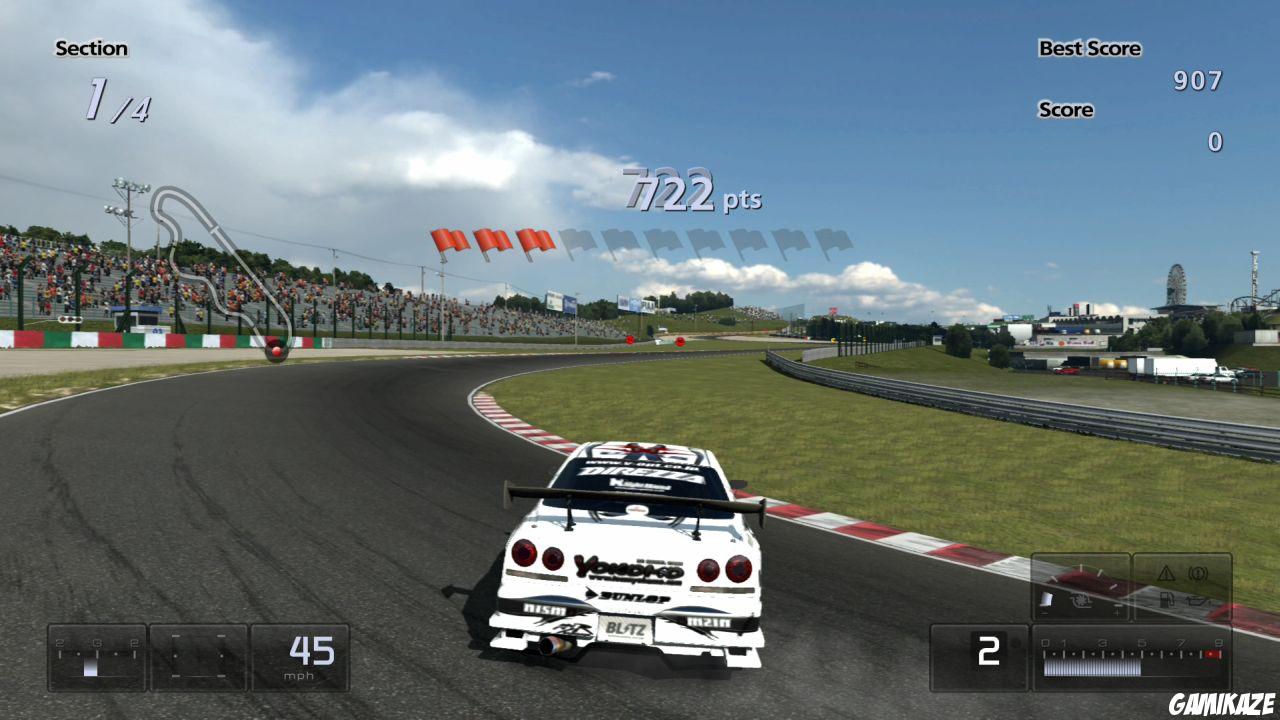The height and width of the screenshot is (720, 1280).
Task: Click the fuel pump icon
Action: pos(1167,598)
